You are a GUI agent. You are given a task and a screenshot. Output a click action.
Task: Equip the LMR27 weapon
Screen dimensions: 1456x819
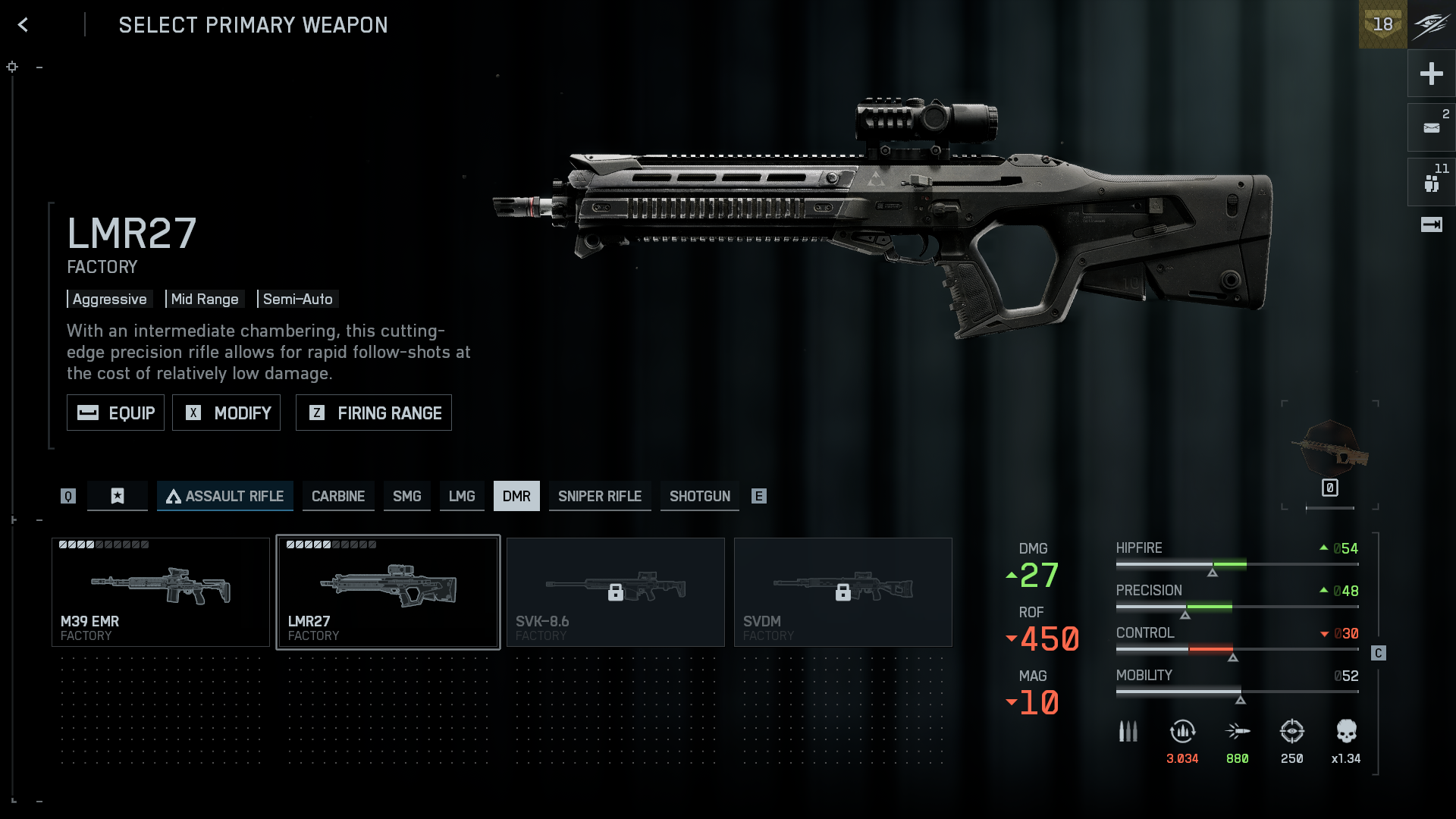[x=115, y=413]
